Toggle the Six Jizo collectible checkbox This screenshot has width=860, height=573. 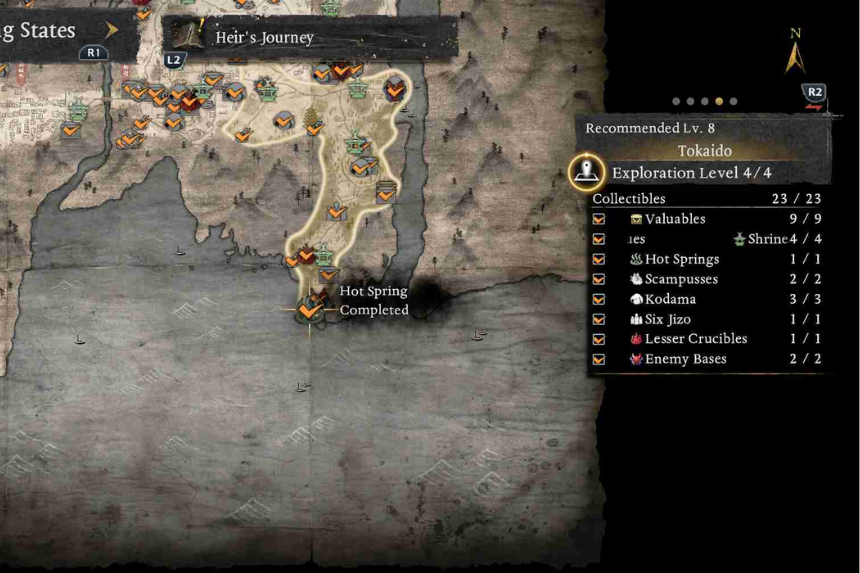599,320
